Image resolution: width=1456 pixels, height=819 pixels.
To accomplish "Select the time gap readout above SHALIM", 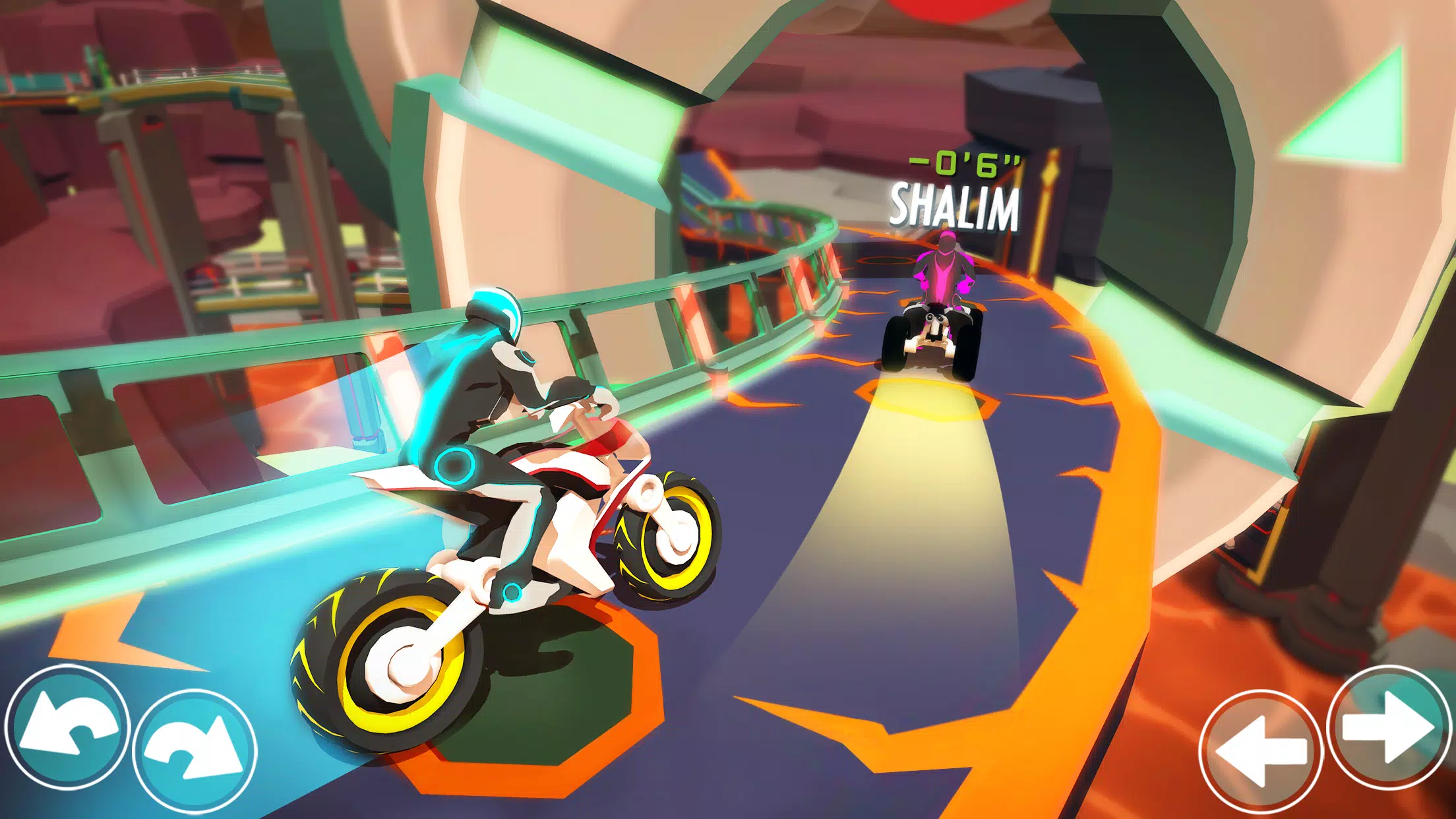I will pyautogui.click(x=964, y=164).
